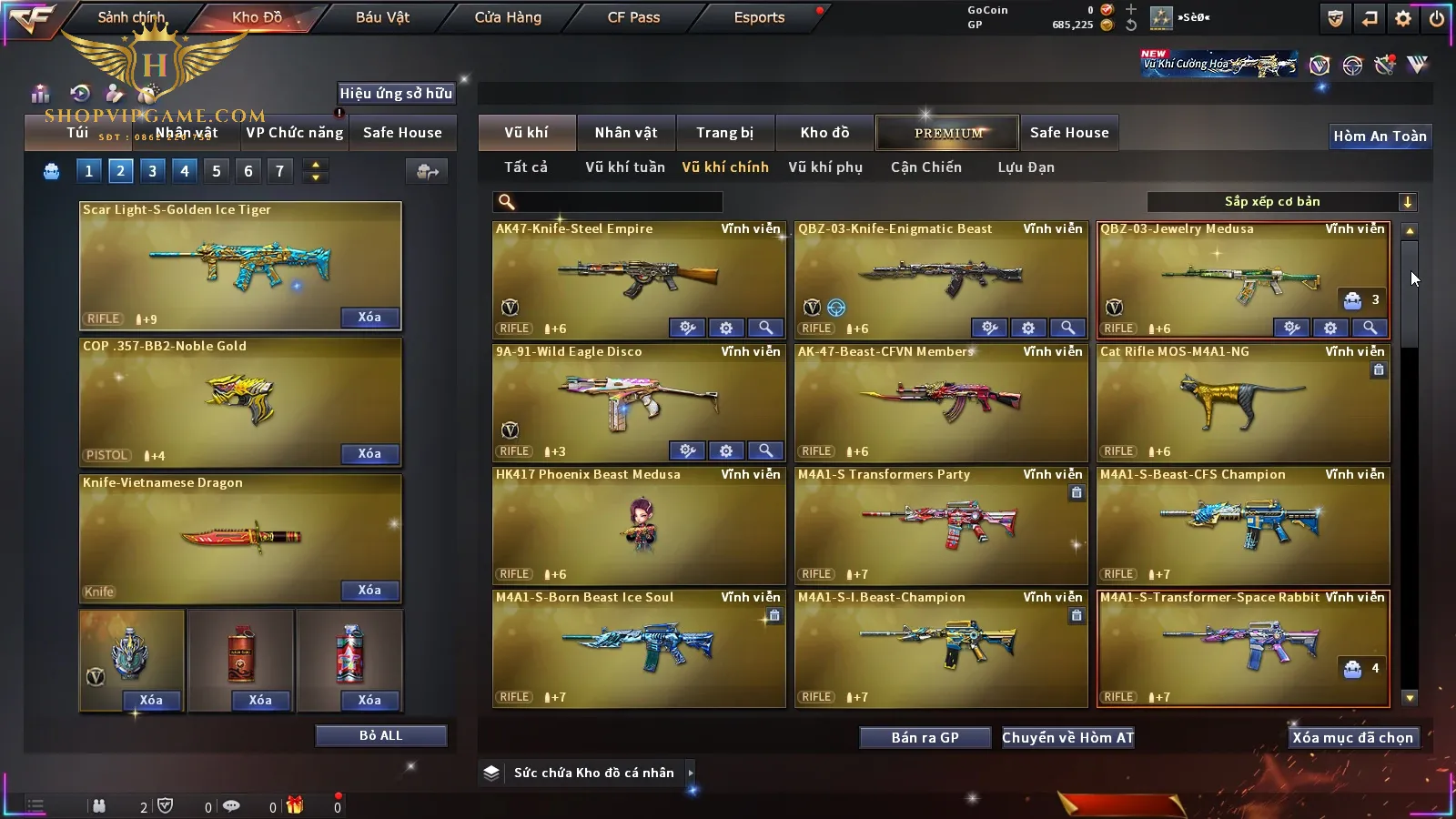Click the Bỏ ALL button
This screenshot has width=1456, height=819.
point(380,735)
